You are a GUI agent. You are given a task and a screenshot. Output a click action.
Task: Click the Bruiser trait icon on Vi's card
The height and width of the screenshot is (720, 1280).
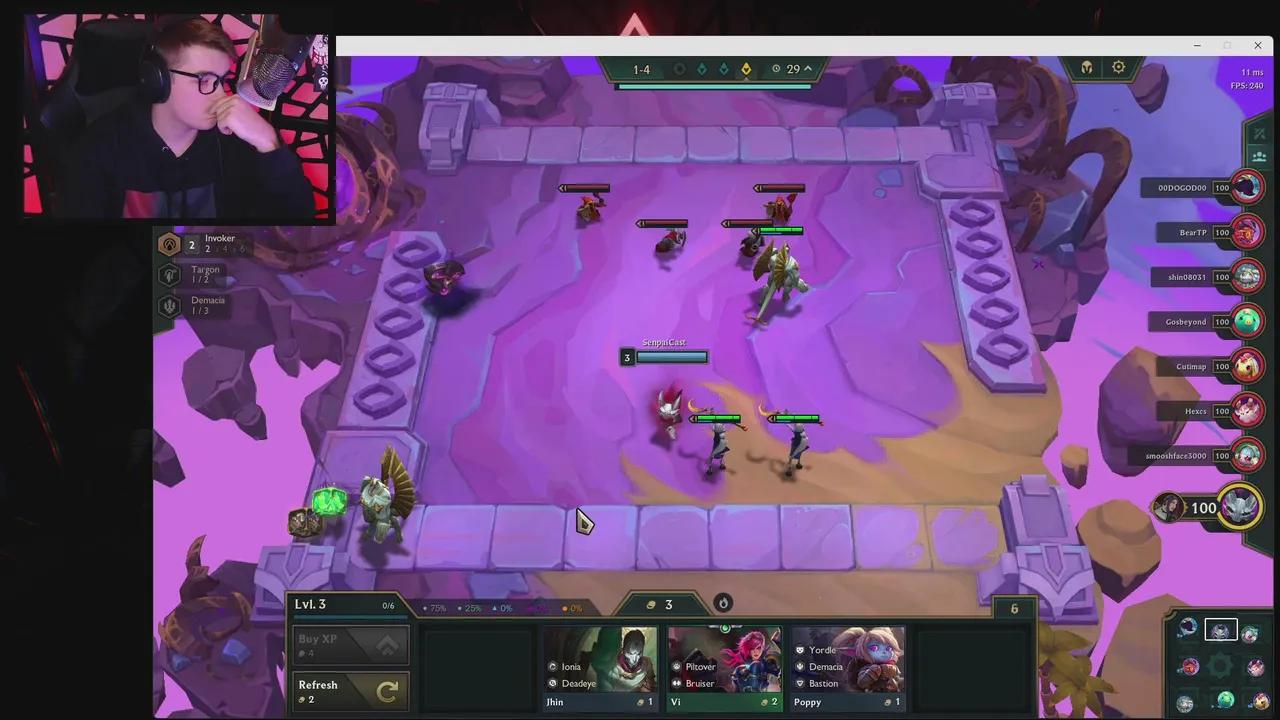(x=679, y=683)
